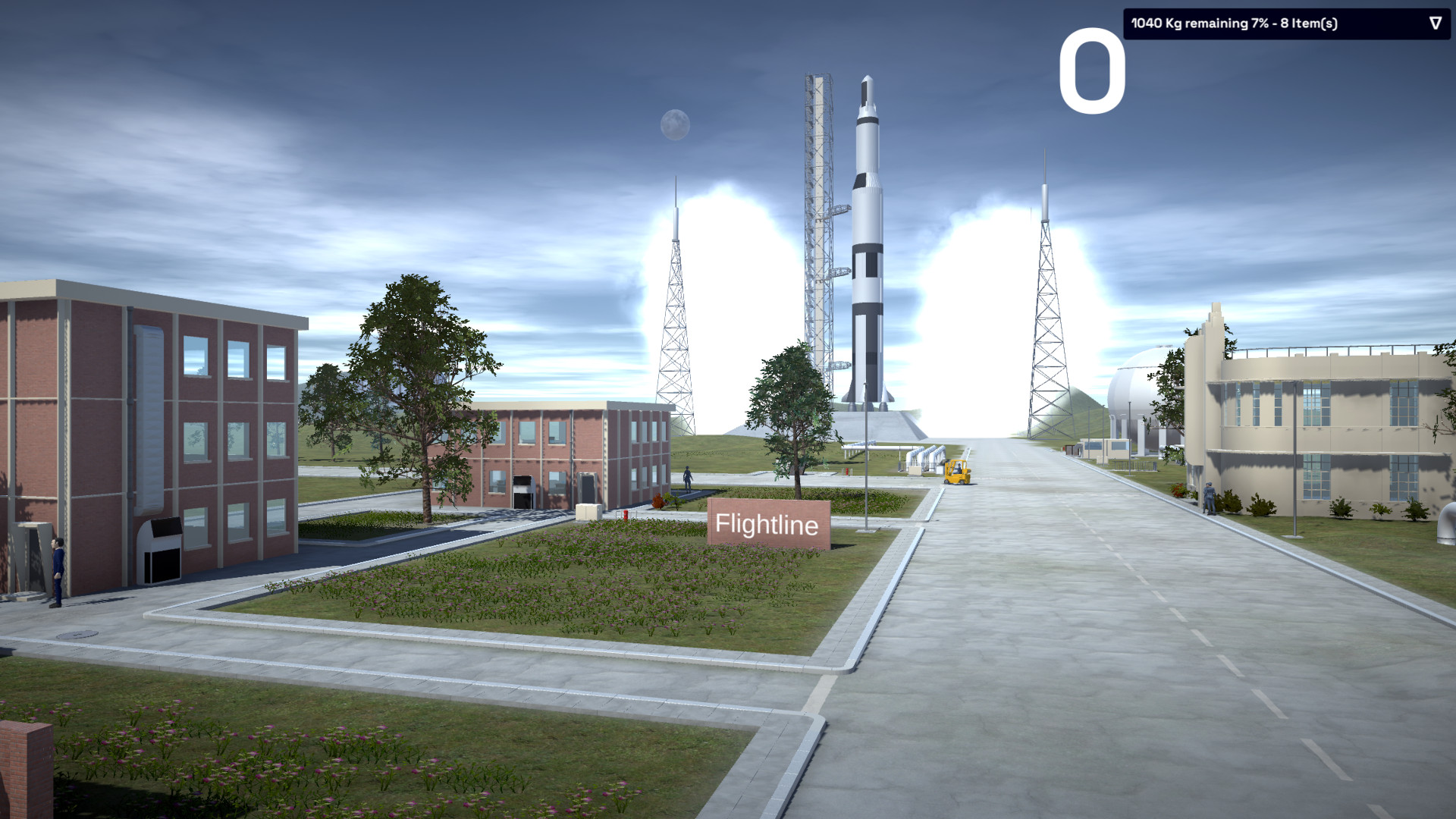The image size is (1456, 819).
Task: Click the red fire hydrant near the courtyard
Action: pyautogui.click(x=626, y=516)
